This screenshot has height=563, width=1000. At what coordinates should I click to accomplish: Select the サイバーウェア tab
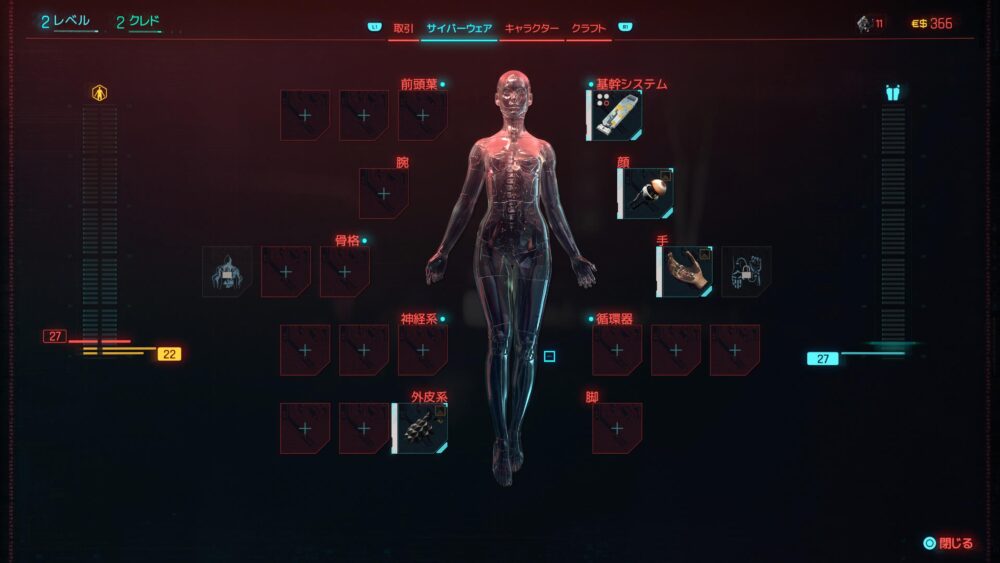point(459,28)
